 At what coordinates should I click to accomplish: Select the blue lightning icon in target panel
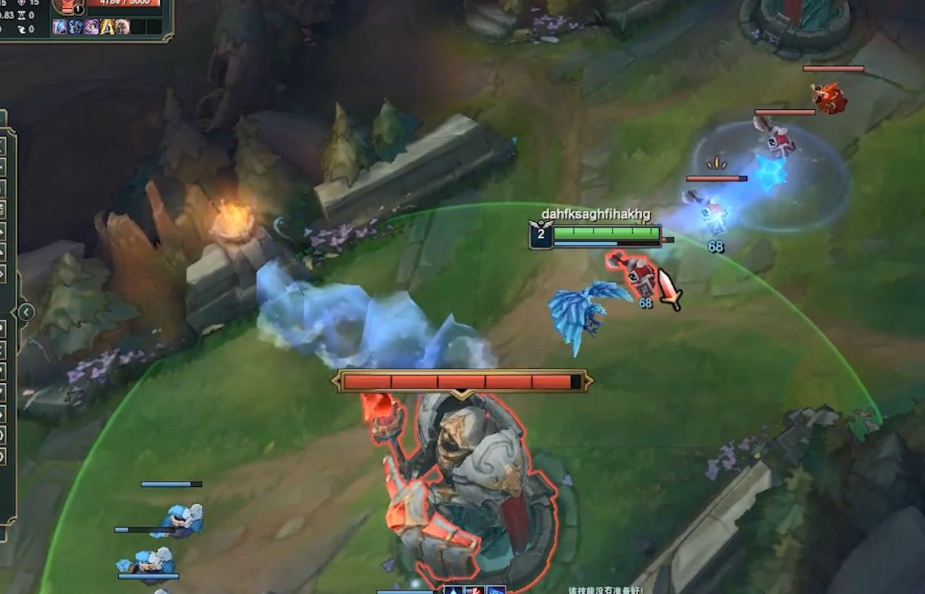[x=60, y=27]
